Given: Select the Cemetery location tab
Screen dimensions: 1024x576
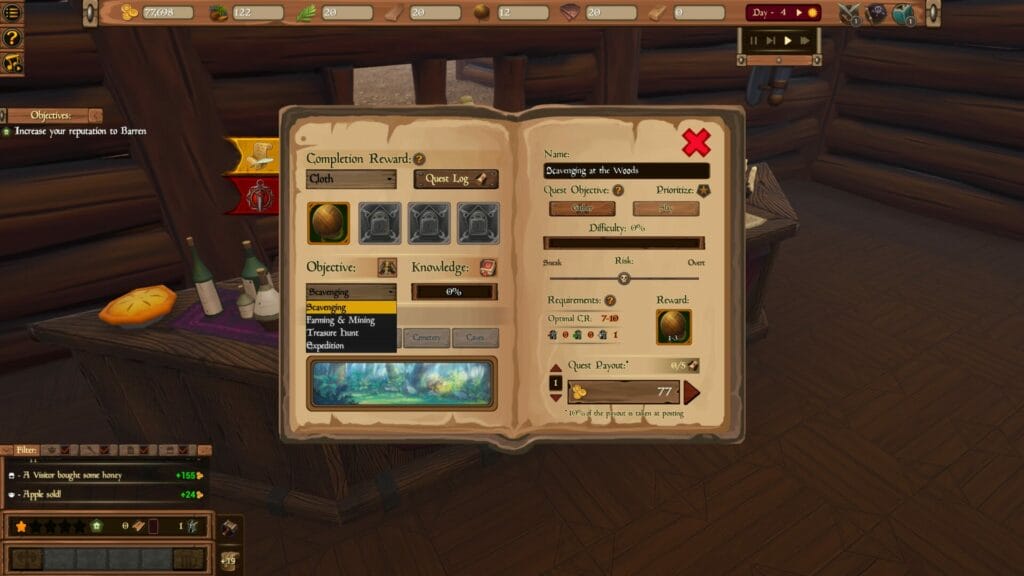Looking at the screenshot, I should pos(425,338).
